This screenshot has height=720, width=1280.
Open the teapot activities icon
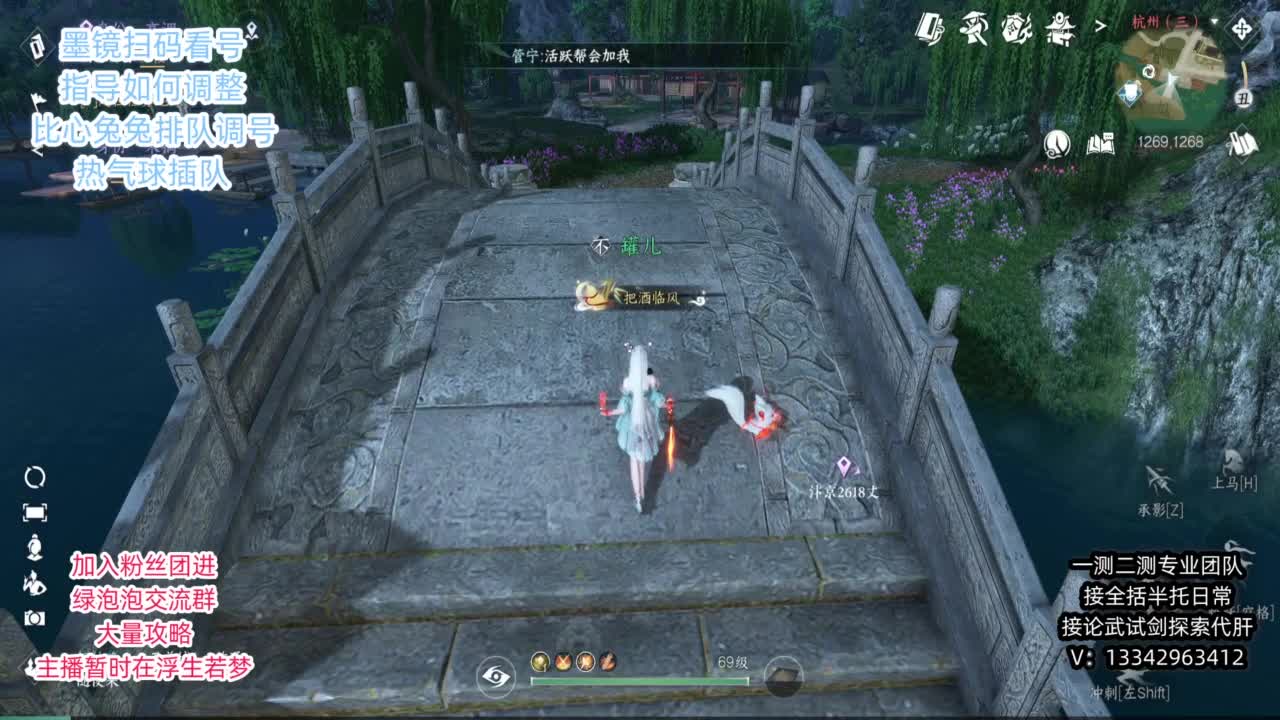1016,28
